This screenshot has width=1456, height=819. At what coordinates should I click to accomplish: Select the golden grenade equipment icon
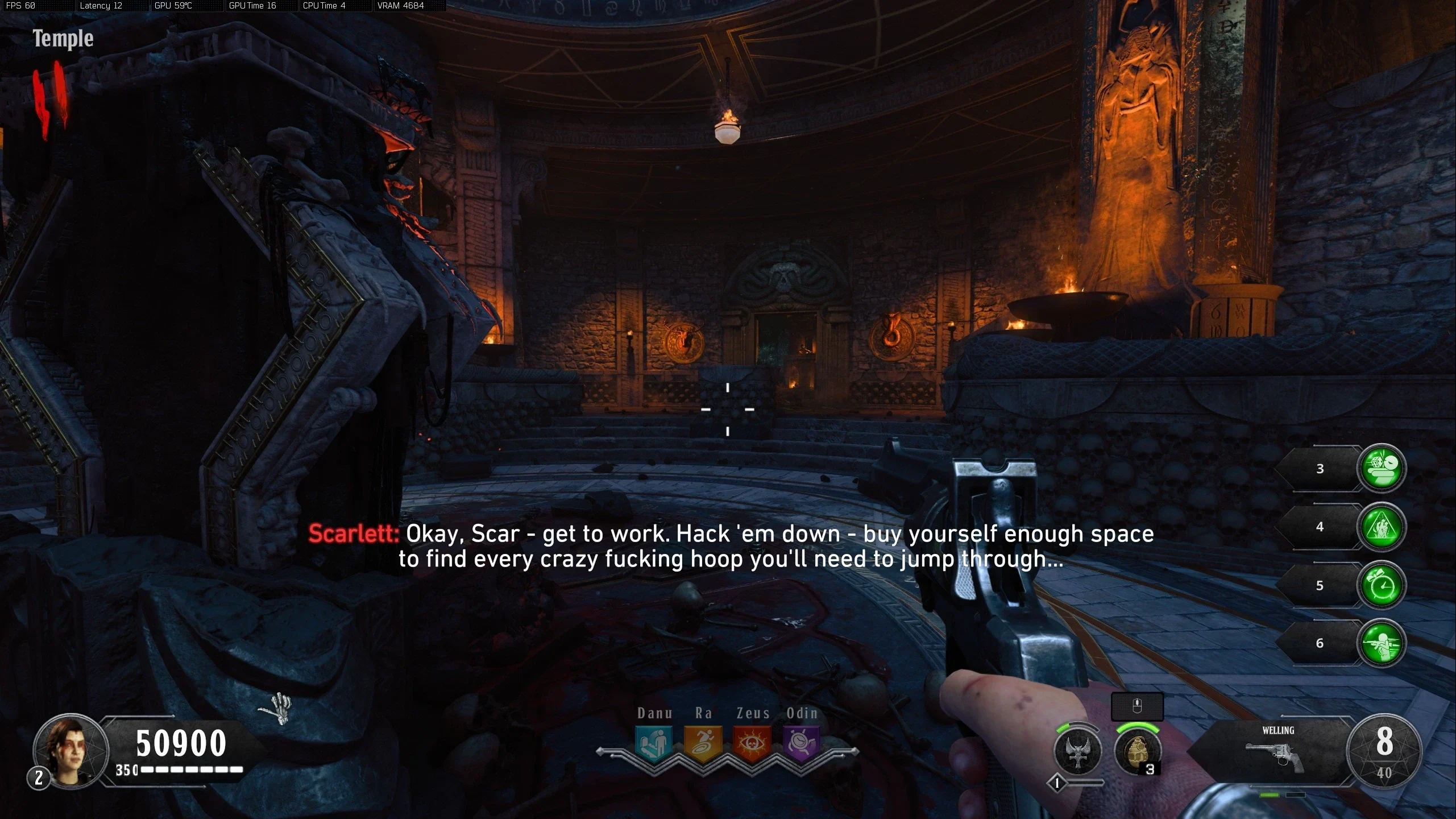tap(1136, 751)
